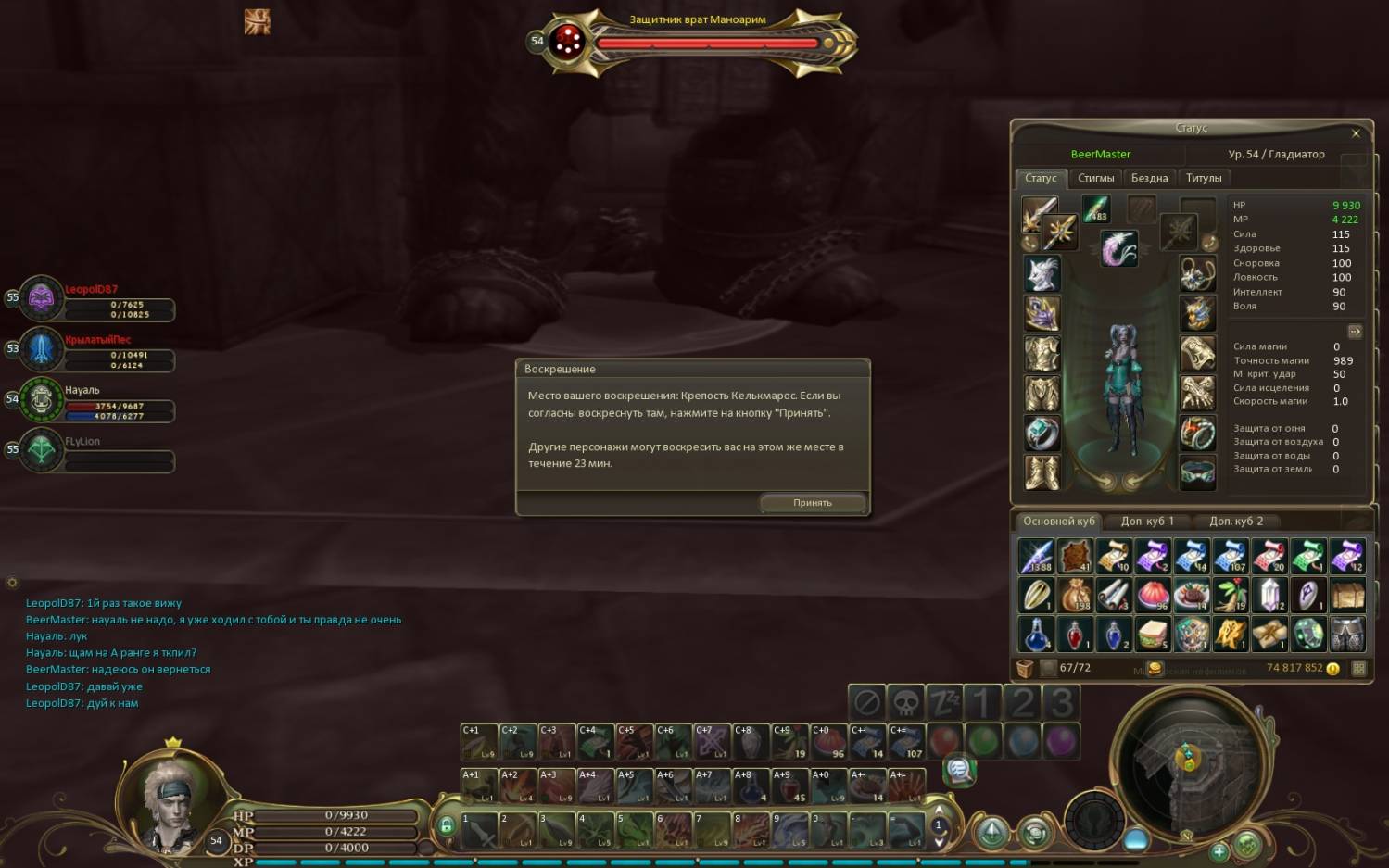Click the skull icon above the hotbar
Image resolution: width=1389 pixels, height=868 pixels.
[906, 703]
